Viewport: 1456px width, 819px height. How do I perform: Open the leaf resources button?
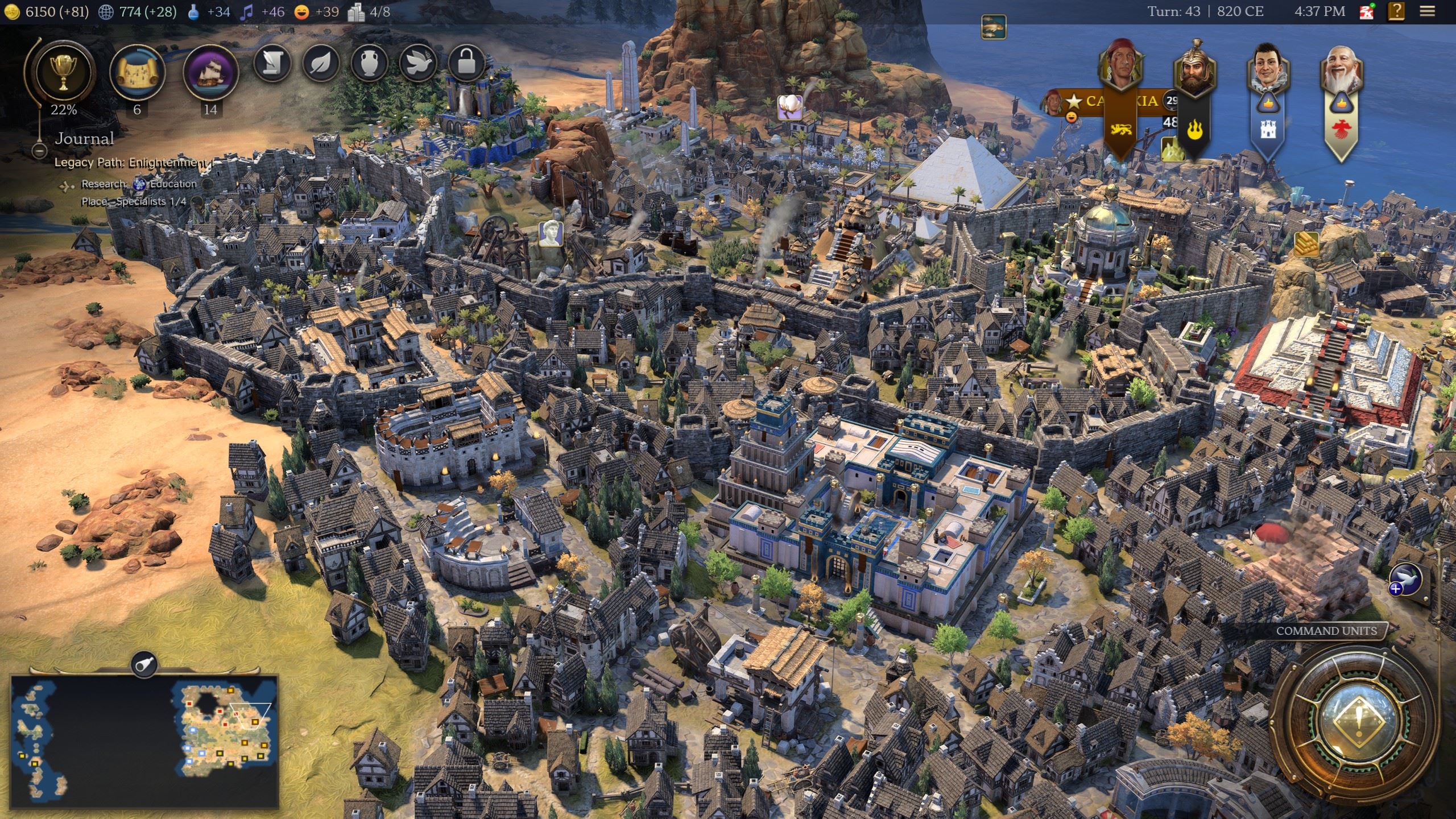(x=321, y=63)
